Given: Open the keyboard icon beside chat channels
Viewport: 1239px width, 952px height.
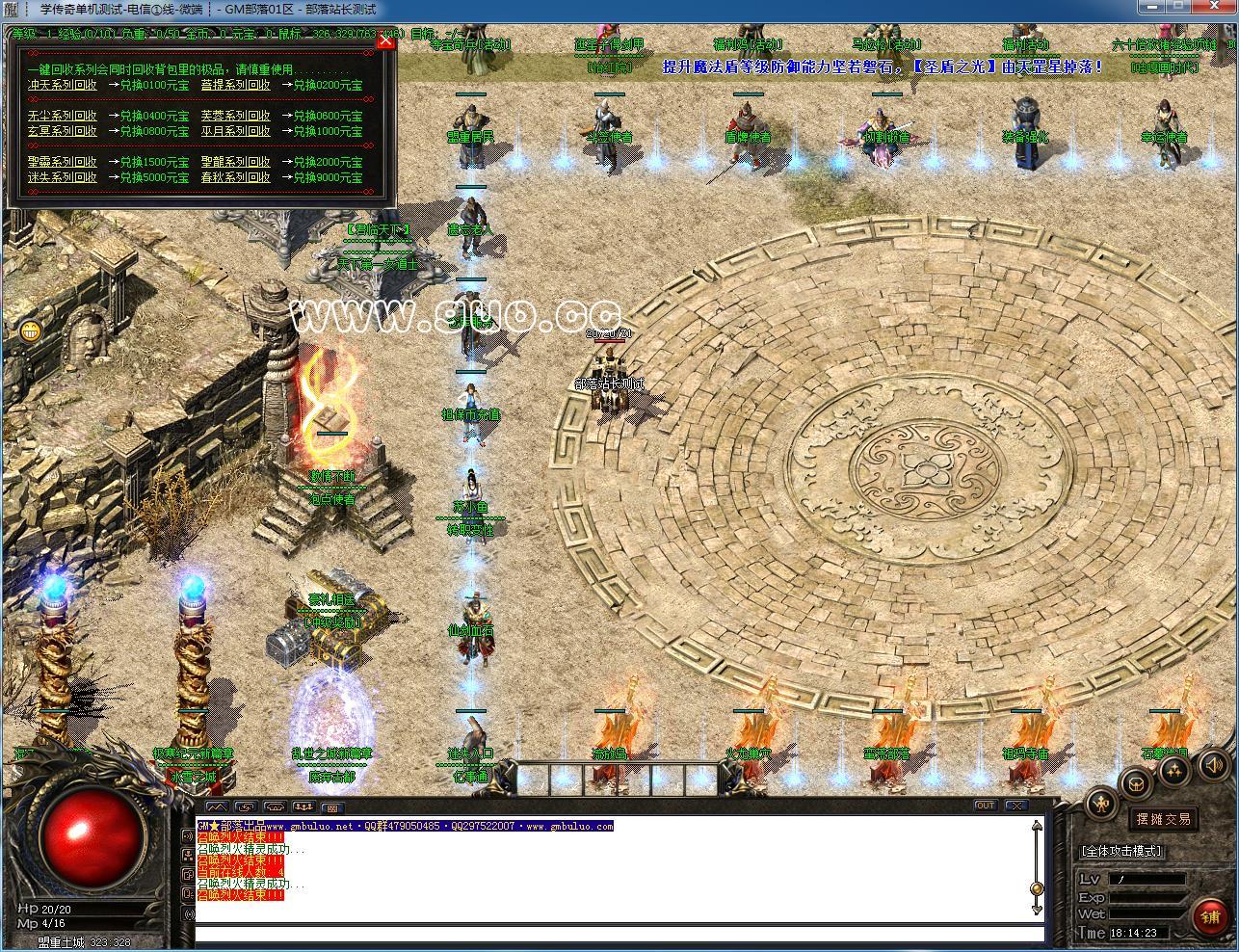Looking at the screenshot, I should [332, 806].
